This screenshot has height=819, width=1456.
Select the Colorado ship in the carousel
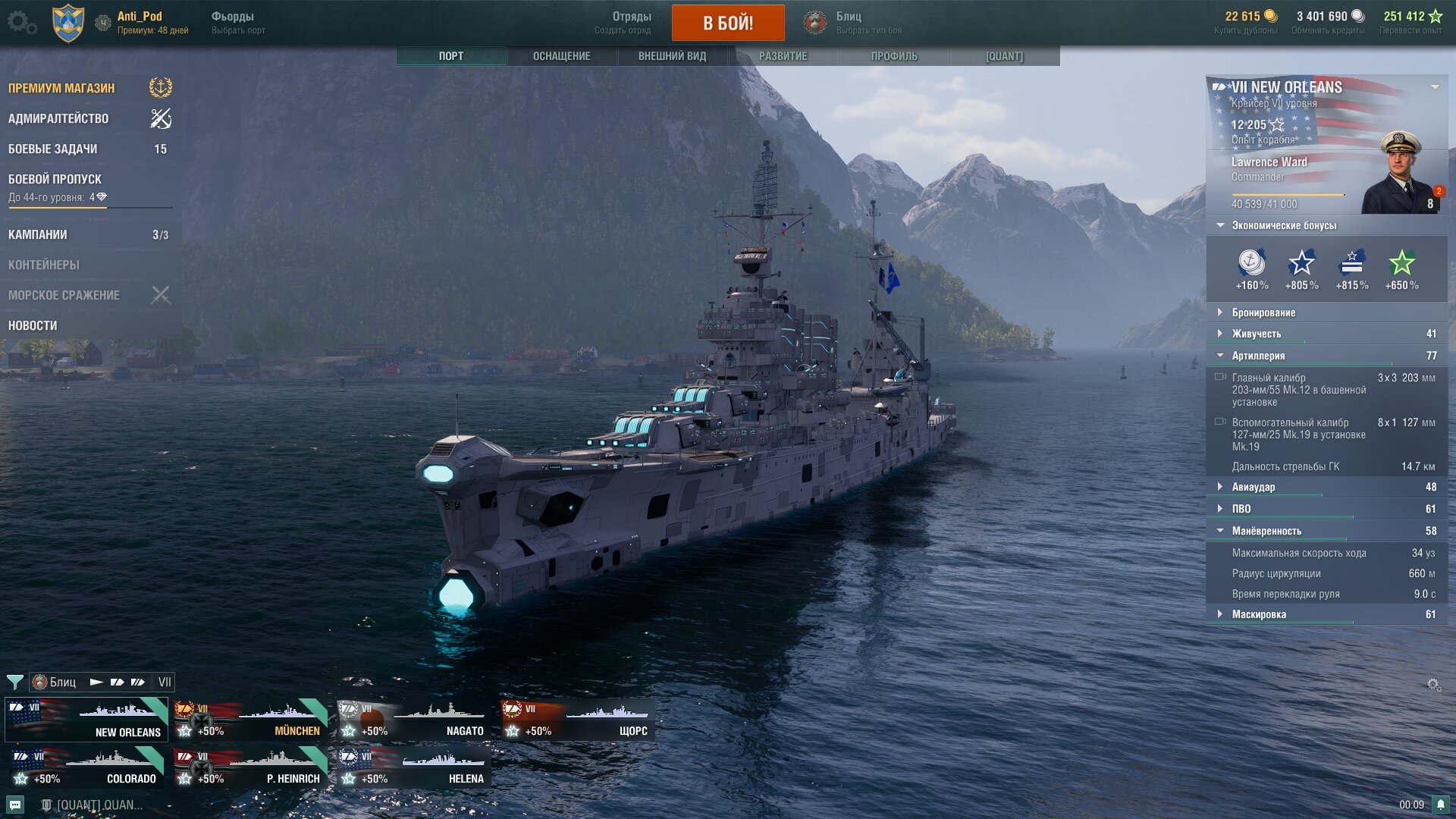[86, 767]
